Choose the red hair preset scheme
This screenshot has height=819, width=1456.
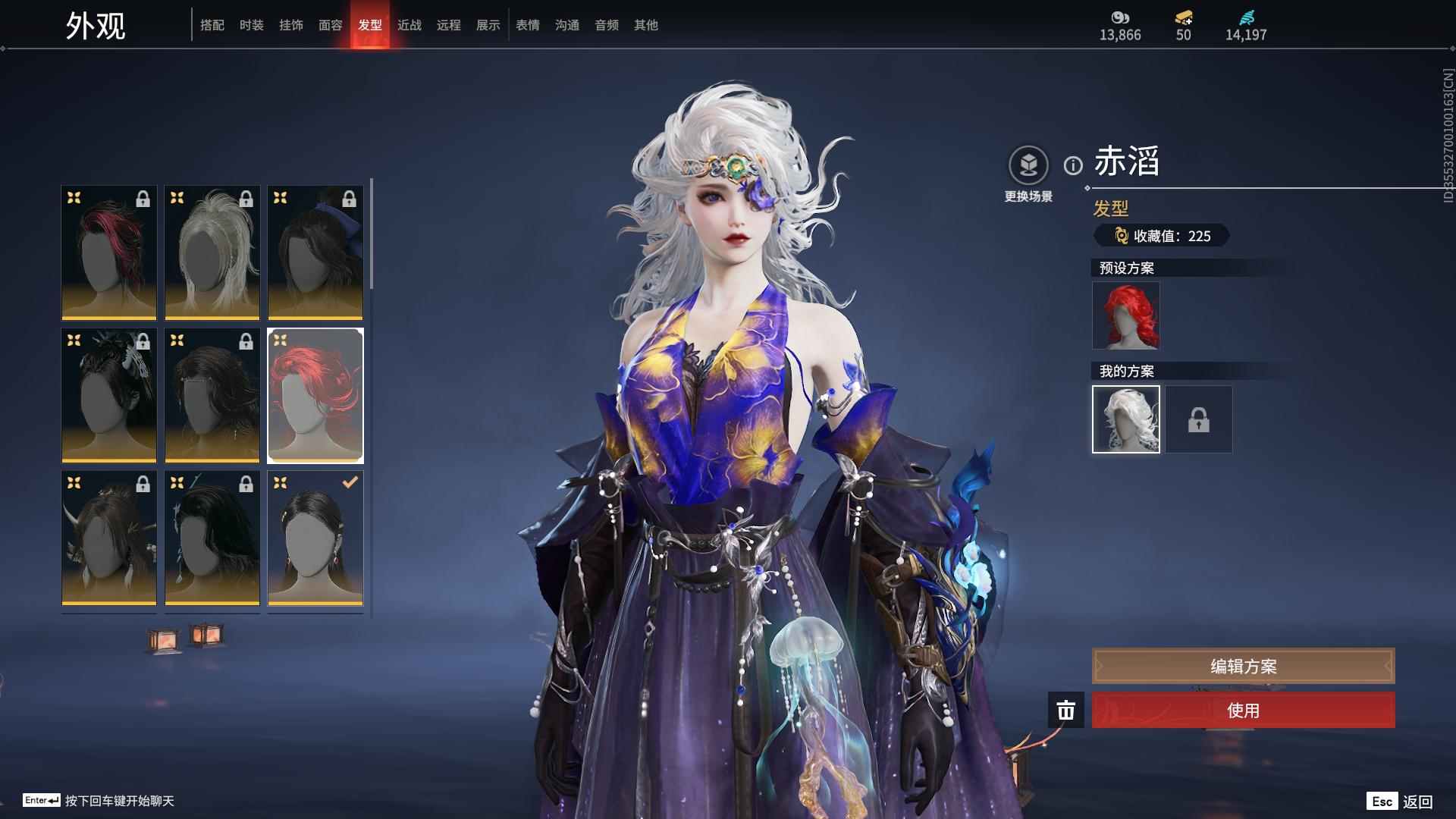pos(1126,315)
